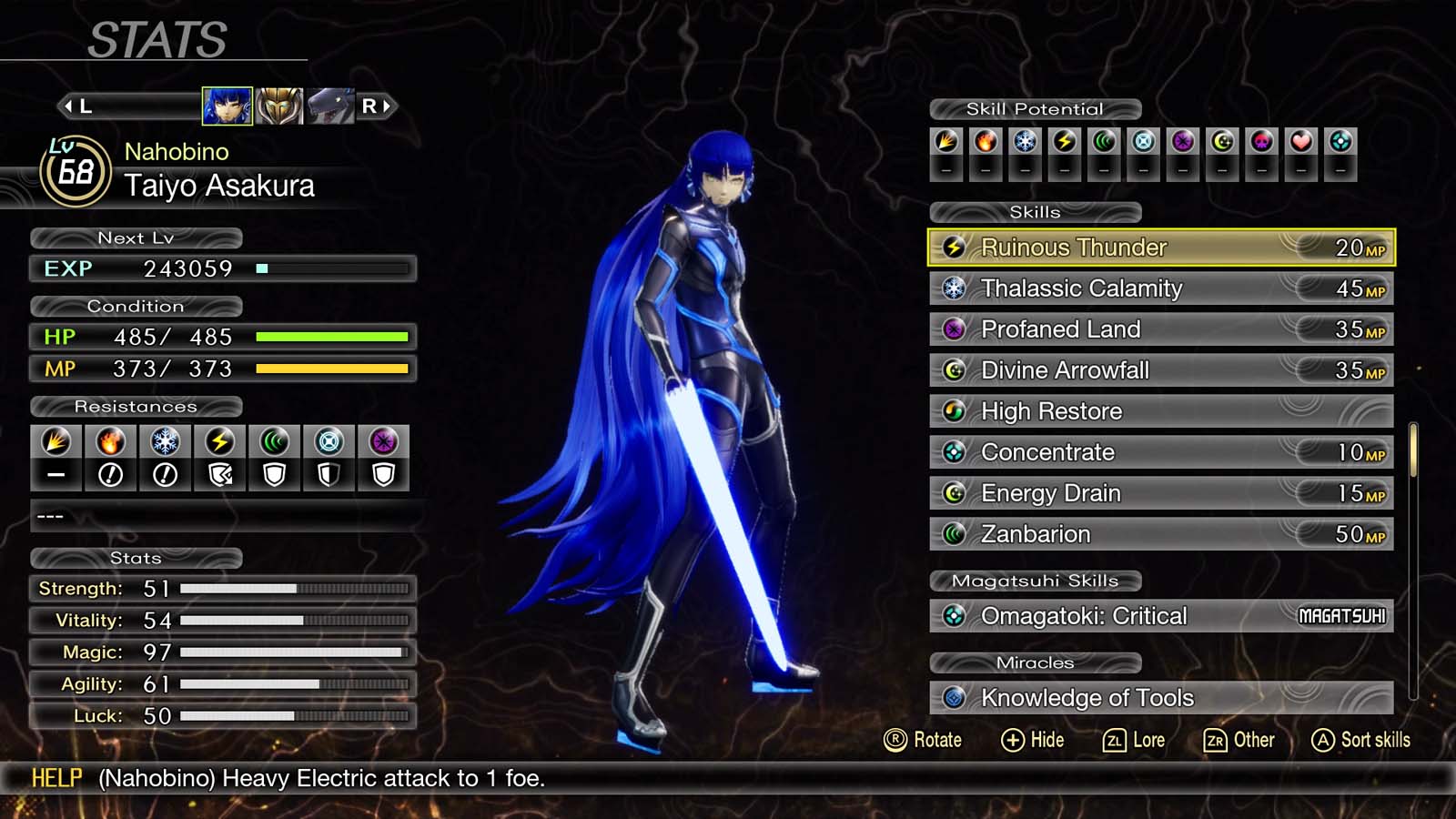This screenshot has height=819, width=1456.
Task: Click the healing icon next to High Restore
Action: point(954,411)
